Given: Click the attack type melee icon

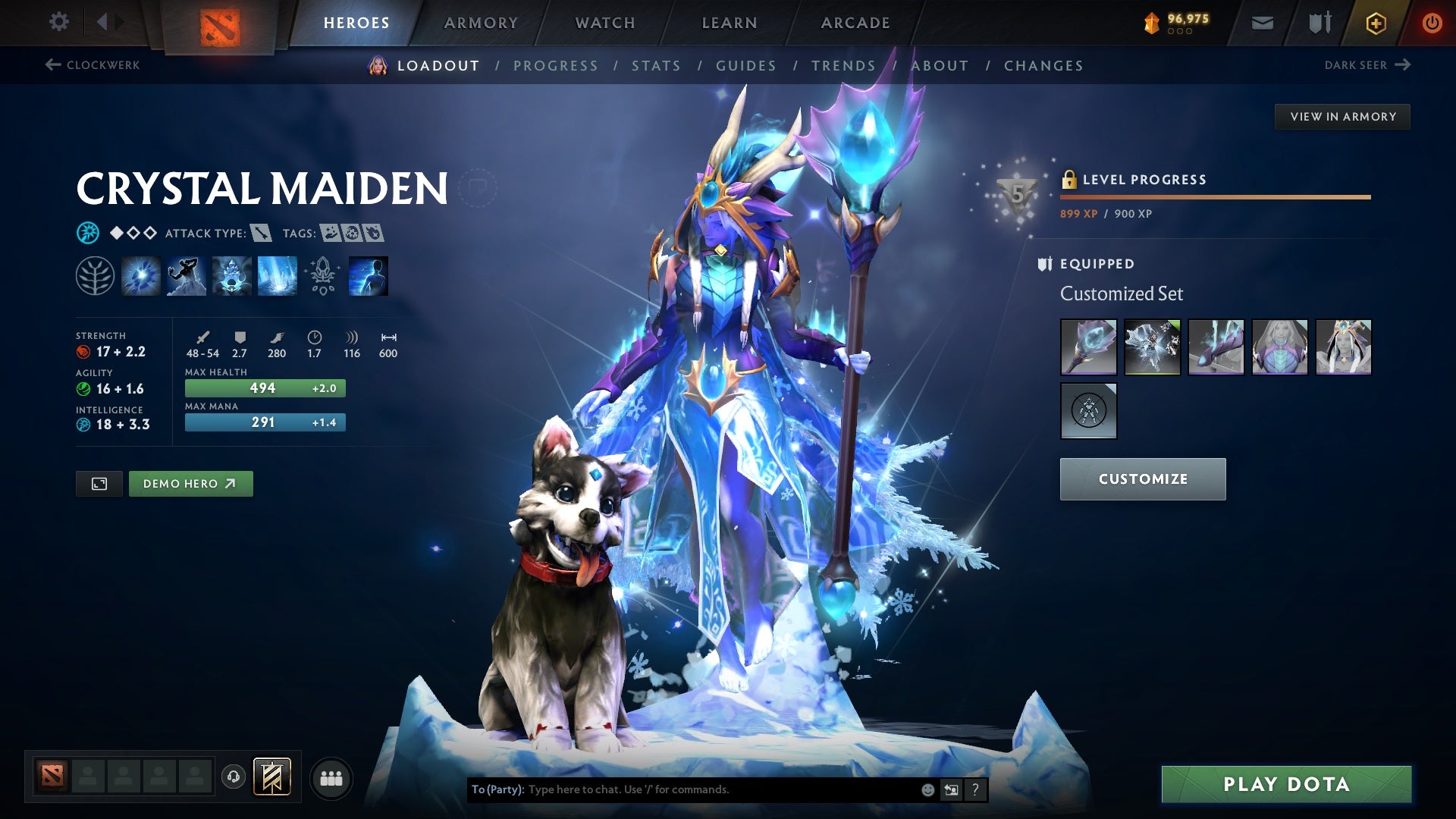Looking at the screenshot, I should point(262,234).
